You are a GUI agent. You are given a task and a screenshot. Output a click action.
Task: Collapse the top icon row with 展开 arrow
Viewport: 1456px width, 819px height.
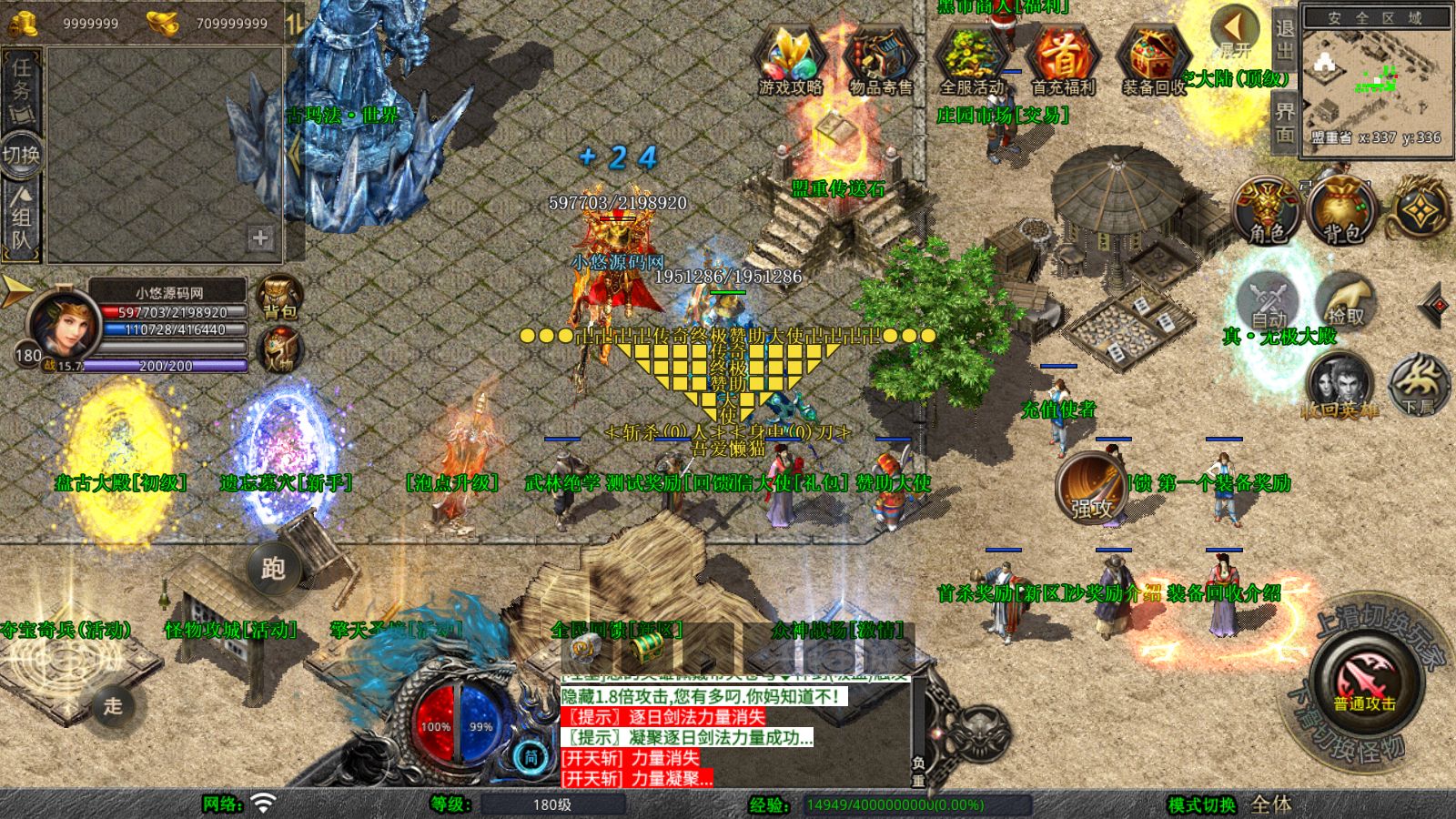[x=1235, y=30]
